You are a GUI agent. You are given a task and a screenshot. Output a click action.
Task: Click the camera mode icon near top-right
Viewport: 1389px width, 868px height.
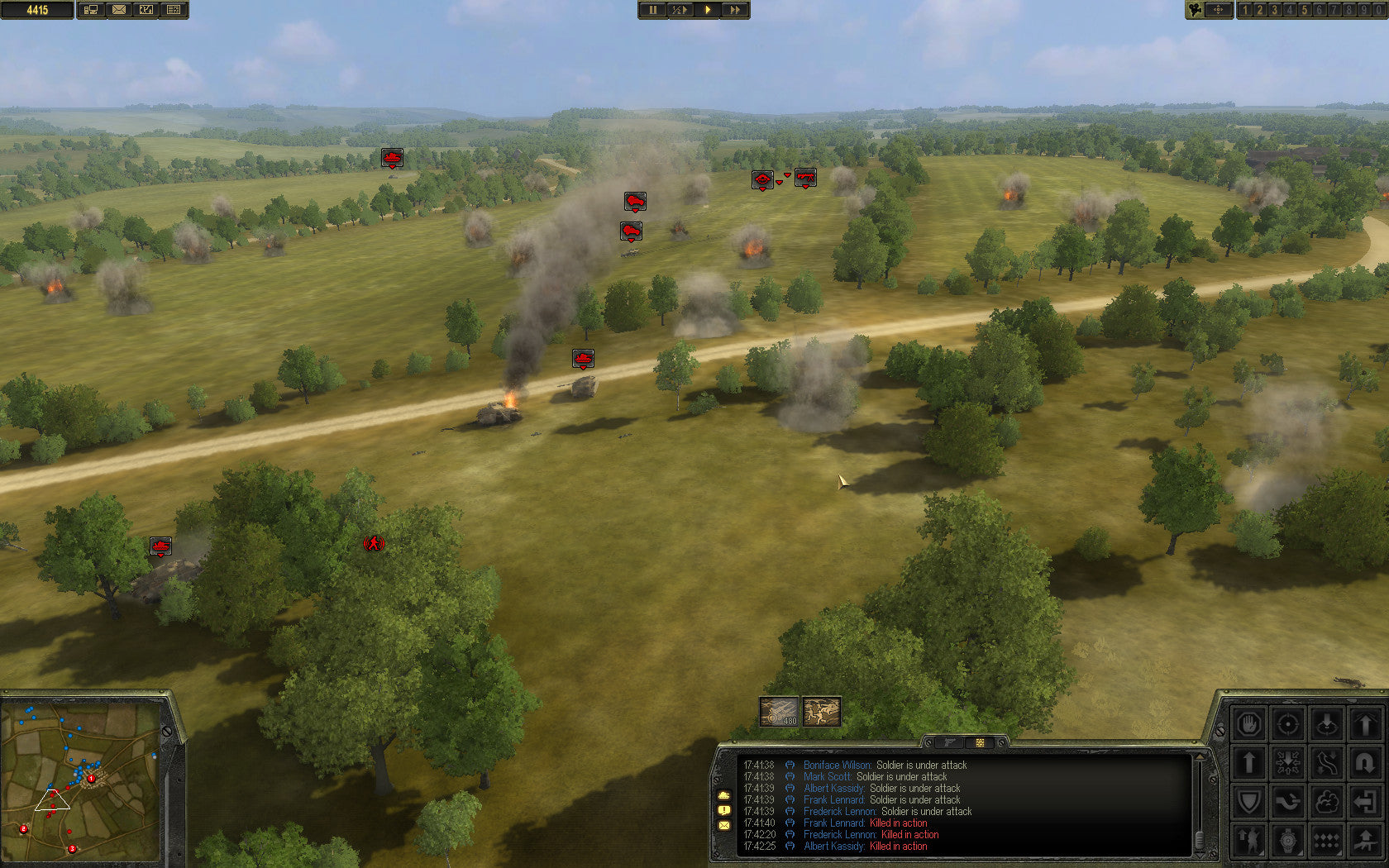(1193, 10)
